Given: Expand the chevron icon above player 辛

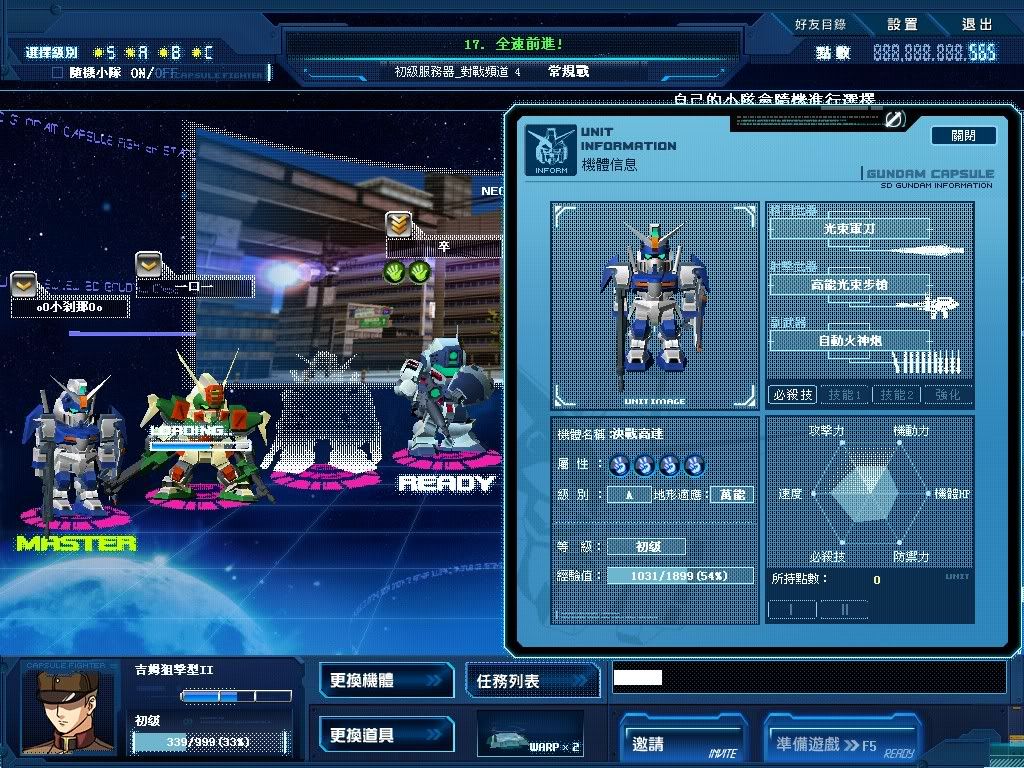Looking at the screenshot, I should pos(399,224).
